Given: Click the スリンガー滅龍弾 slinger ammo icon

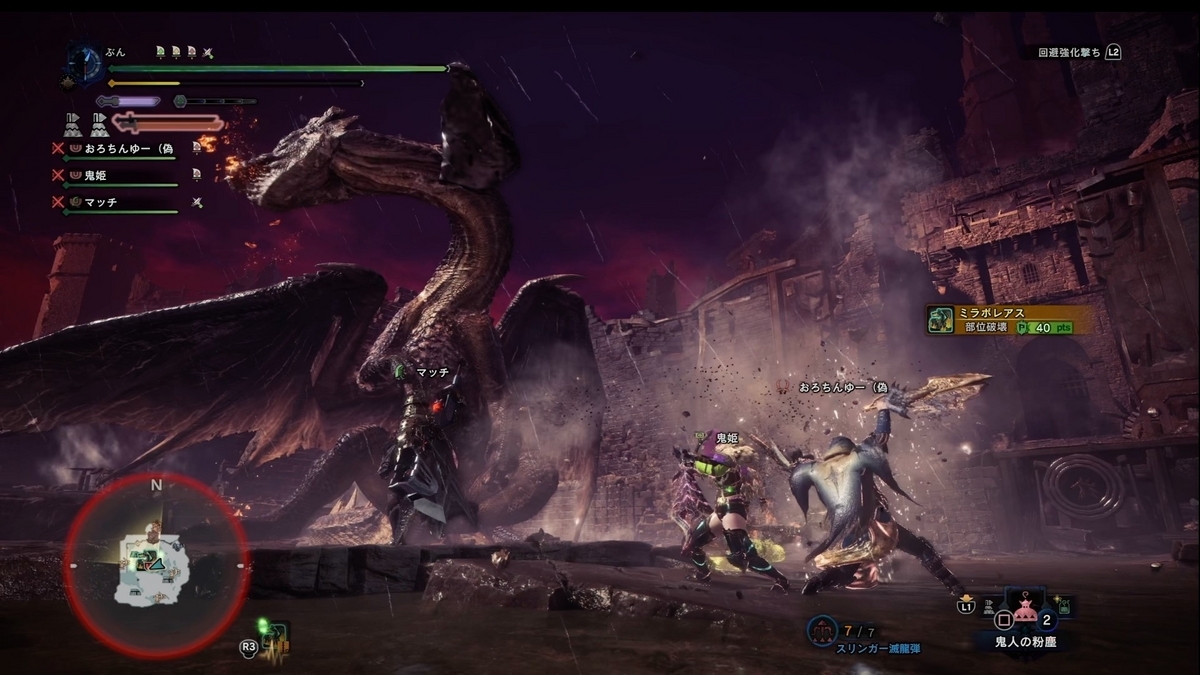Looking at the screenshot, I should coord(822,630).
